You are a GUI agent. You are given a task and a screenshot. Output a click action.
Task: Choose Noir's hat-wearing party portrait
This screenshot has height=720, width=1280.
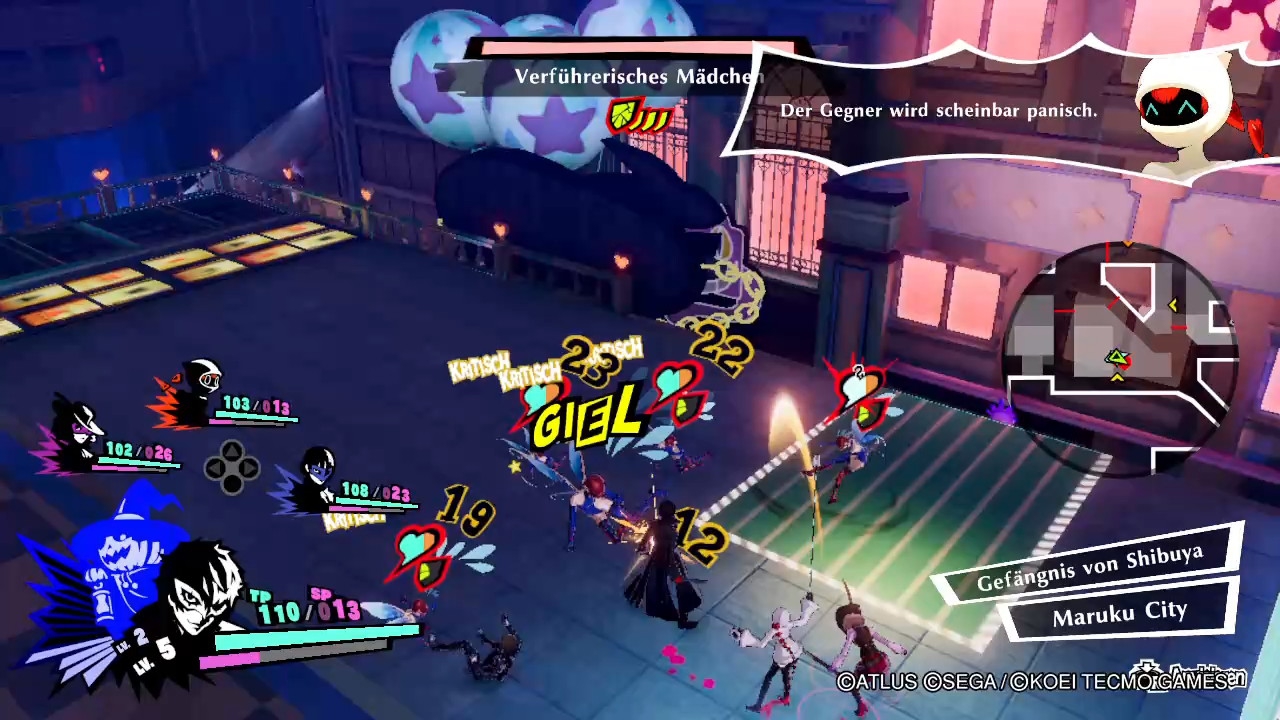click(76, 428)
